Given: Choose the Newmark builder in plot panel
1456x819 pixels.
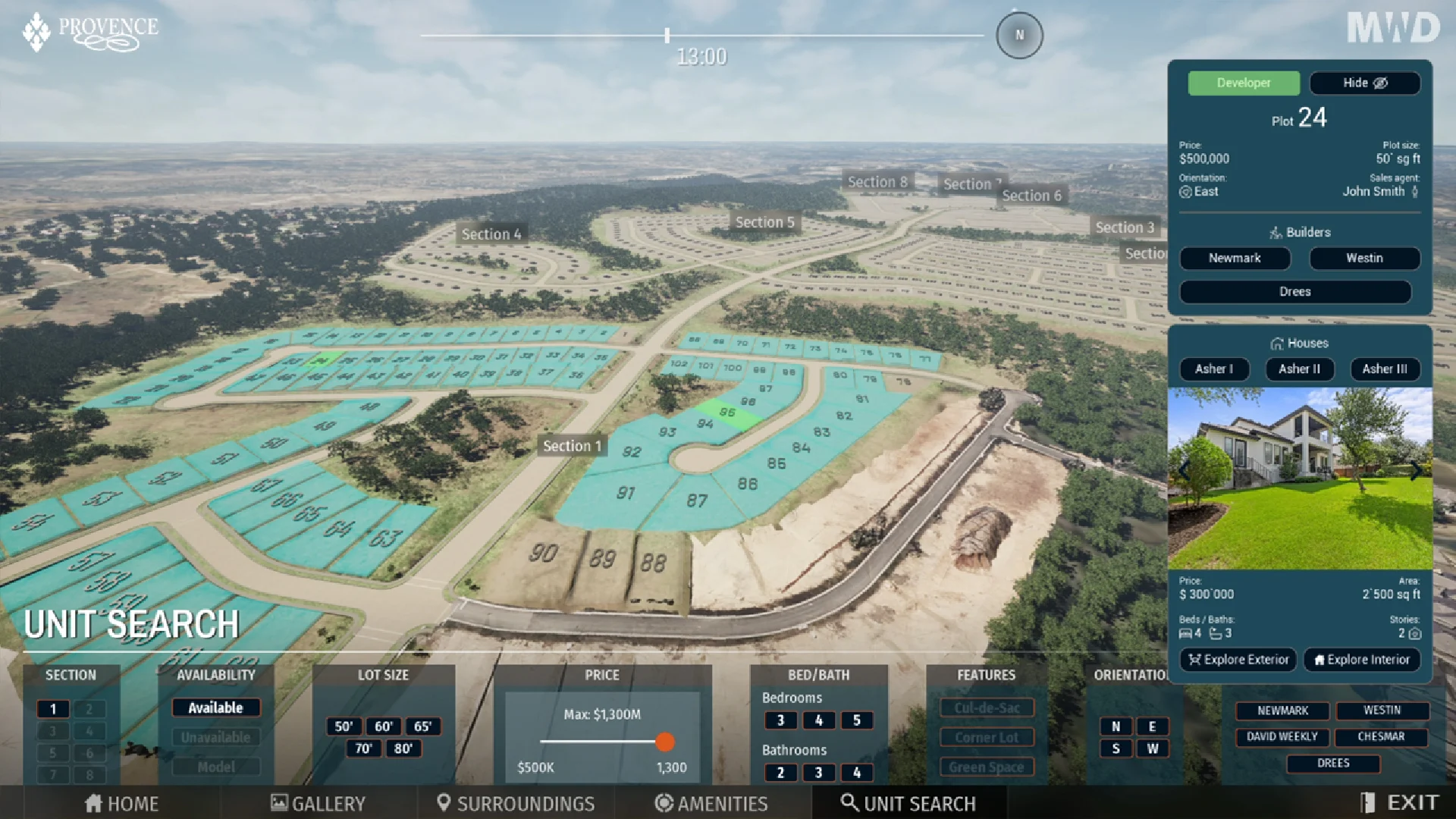Looking at the screenshot, I should coord(1234,258).
